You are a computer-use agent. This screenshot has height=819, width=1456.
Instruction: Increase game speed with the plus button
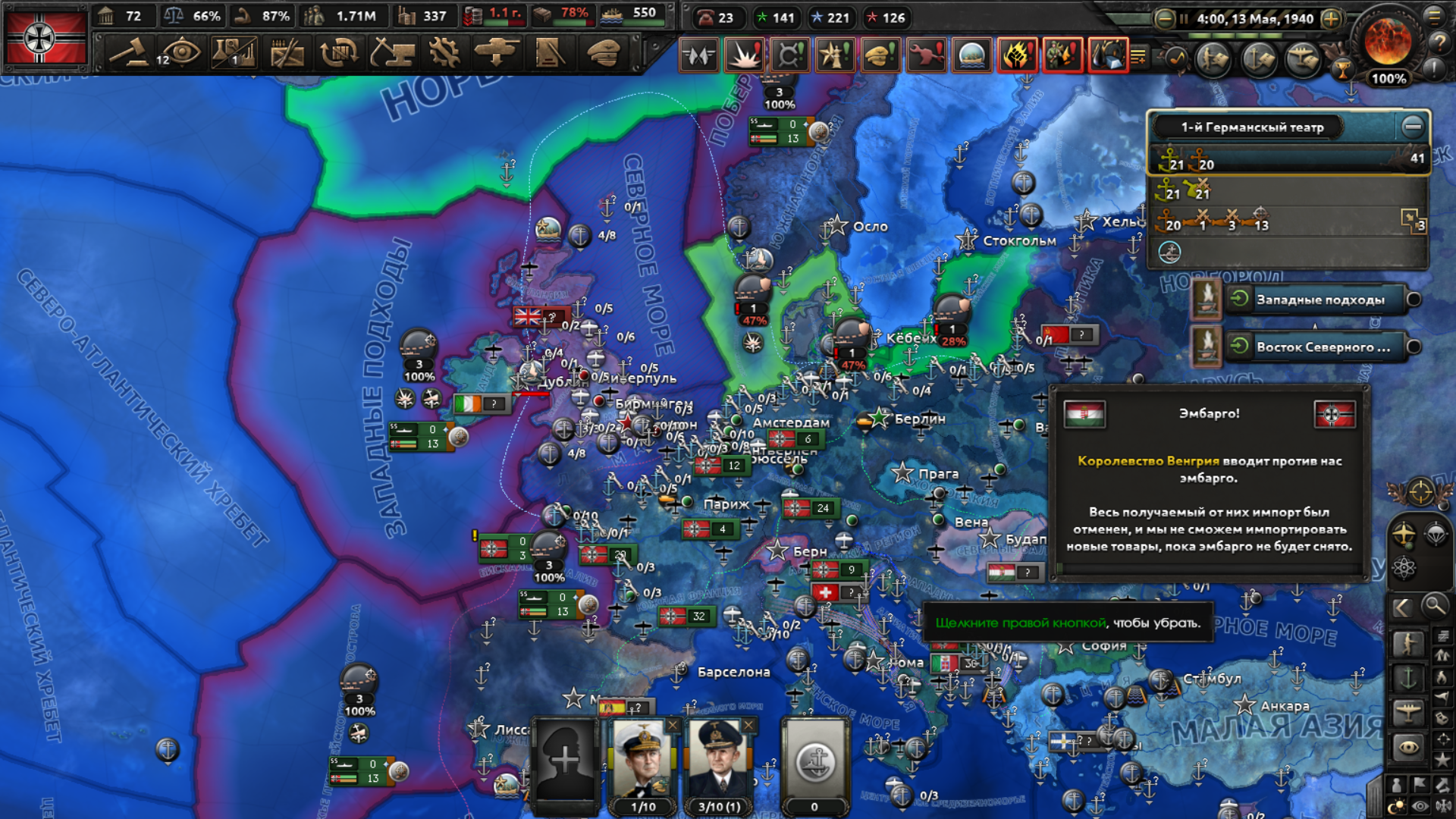point(1331,19)
